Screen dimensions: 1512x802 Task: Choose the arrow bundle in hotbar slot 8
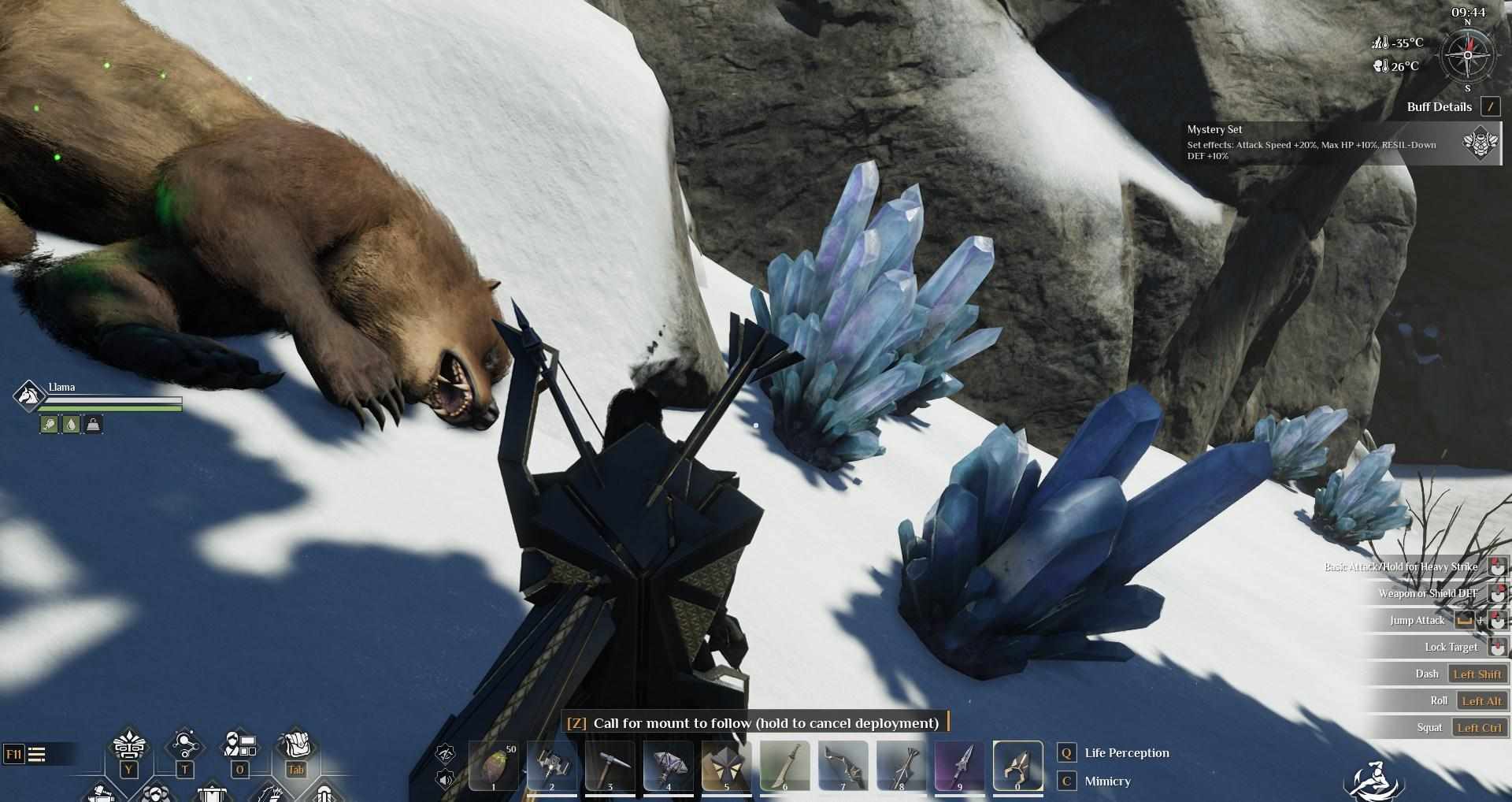click(x=902, y=765)
